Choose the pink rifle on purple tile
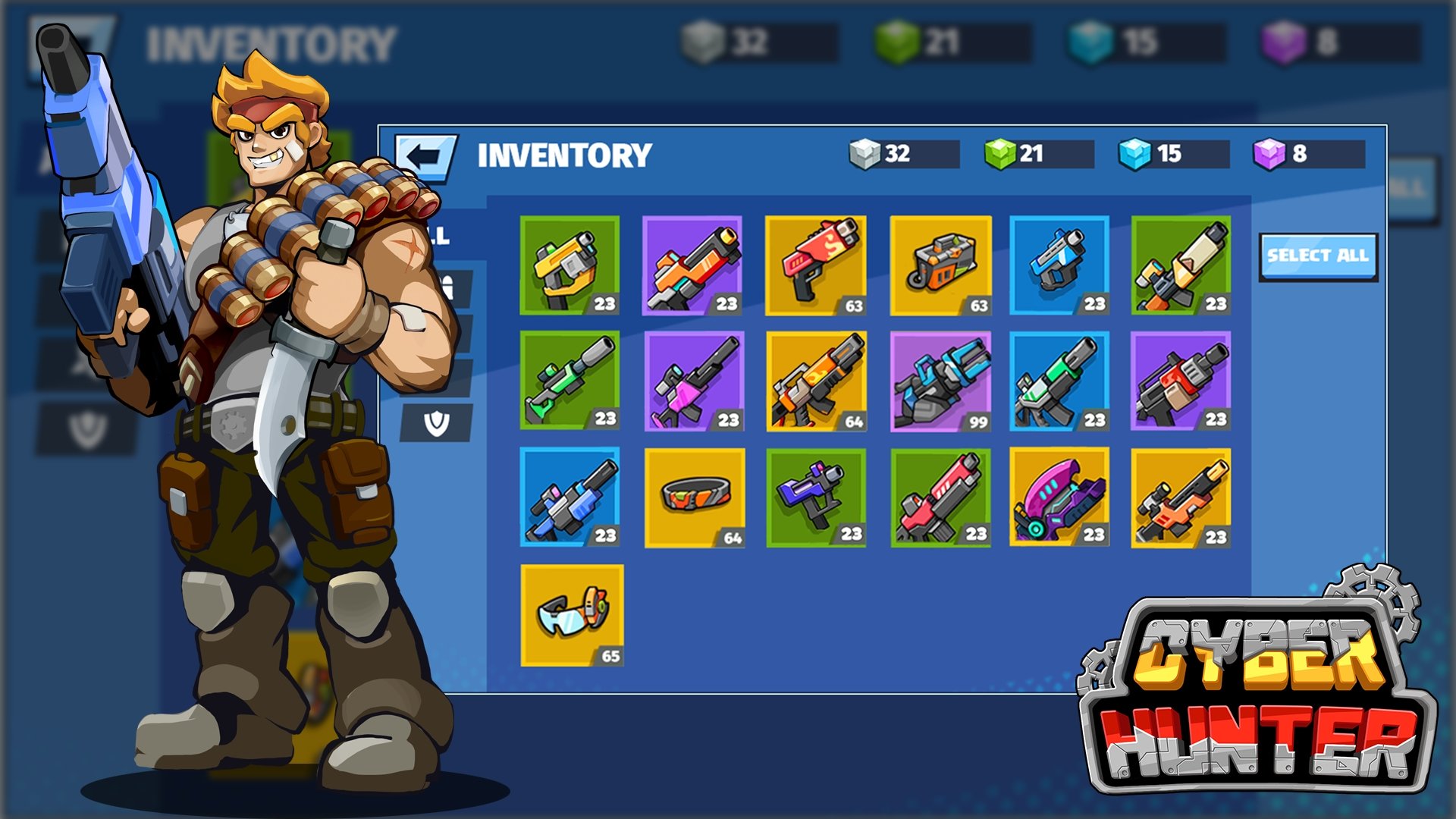Screen dimensions: 1456x819 [694, 381]
